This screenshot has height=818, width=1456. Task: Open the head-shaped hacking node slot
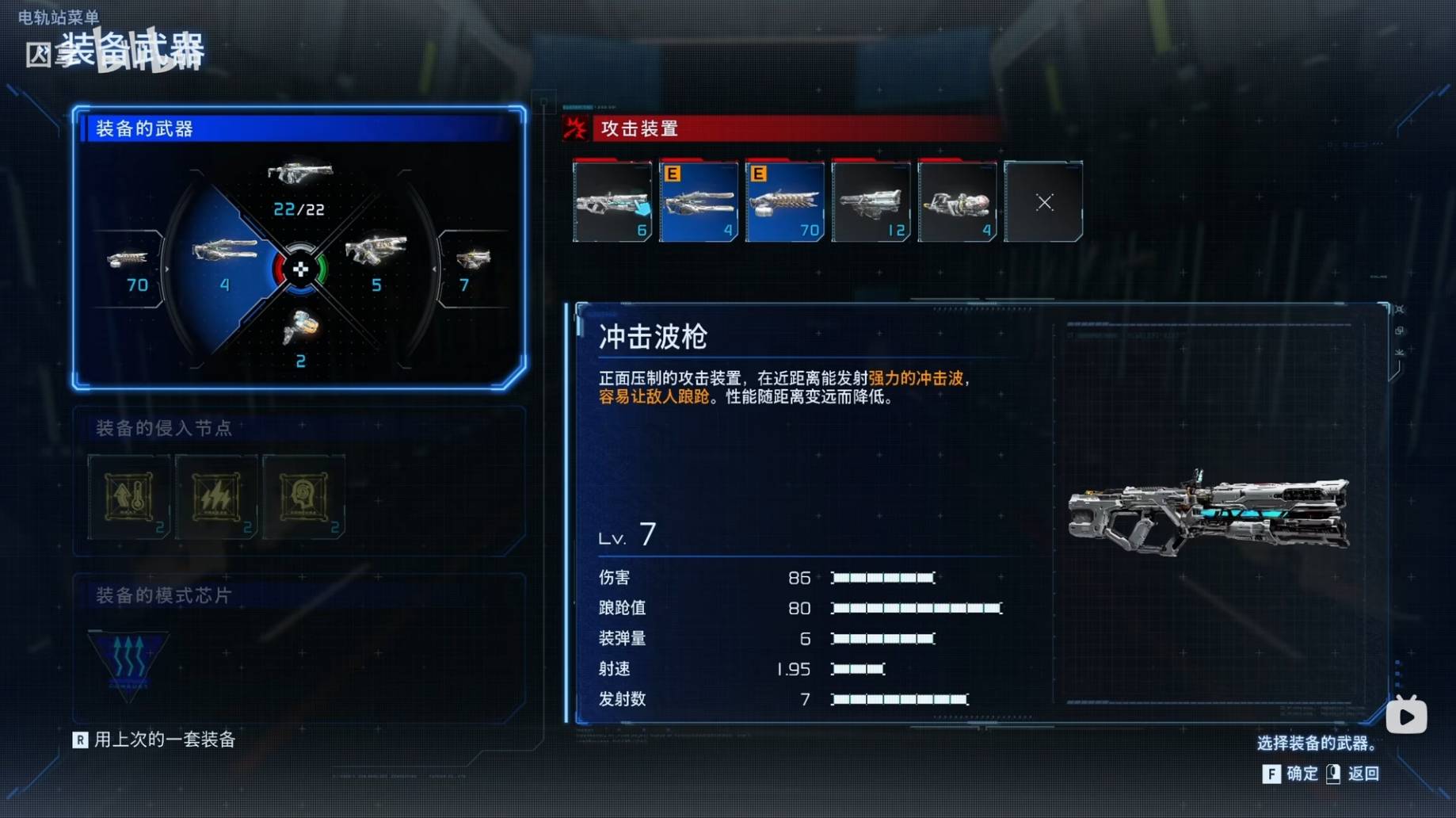(303, 497)
